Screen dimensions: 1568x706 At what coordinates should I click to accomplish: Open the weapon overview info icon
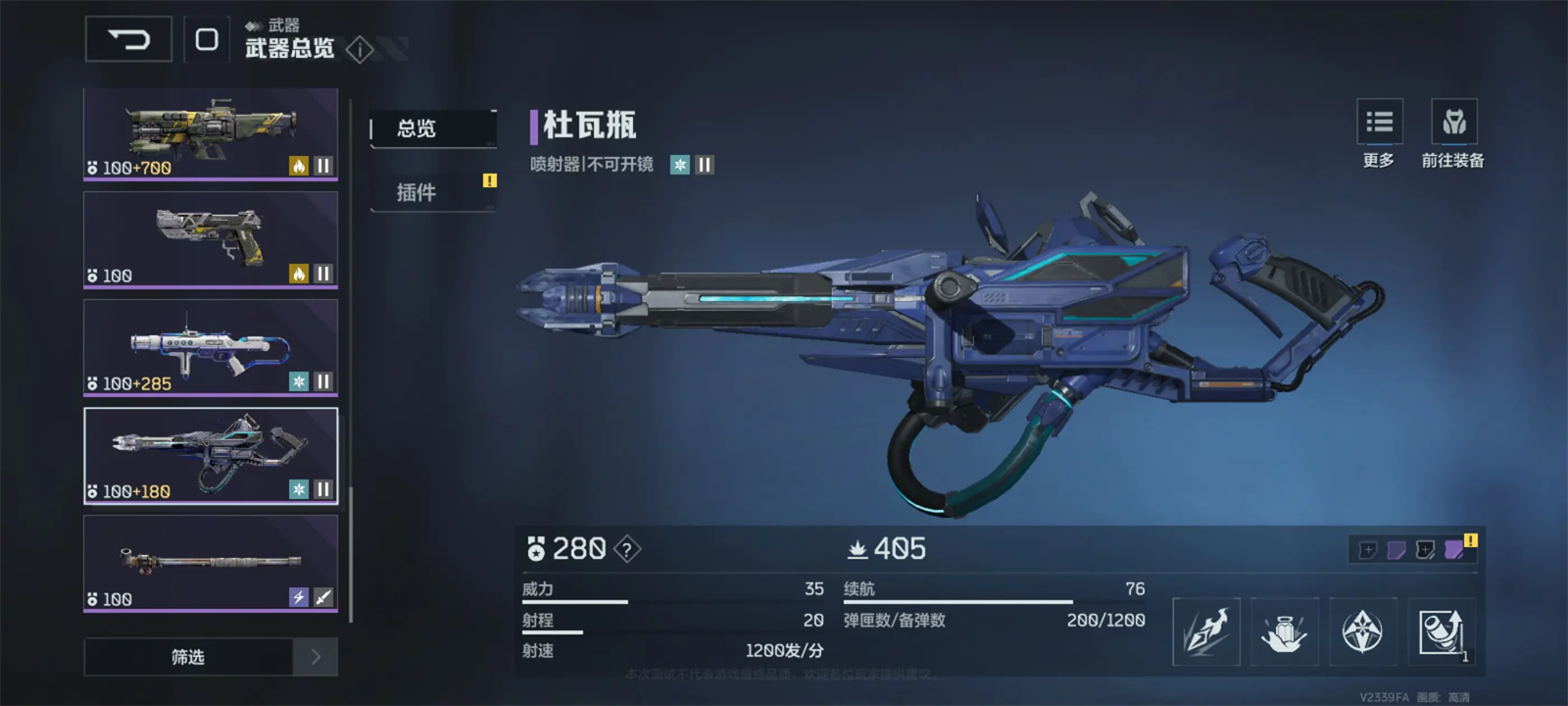click(360, 49)
